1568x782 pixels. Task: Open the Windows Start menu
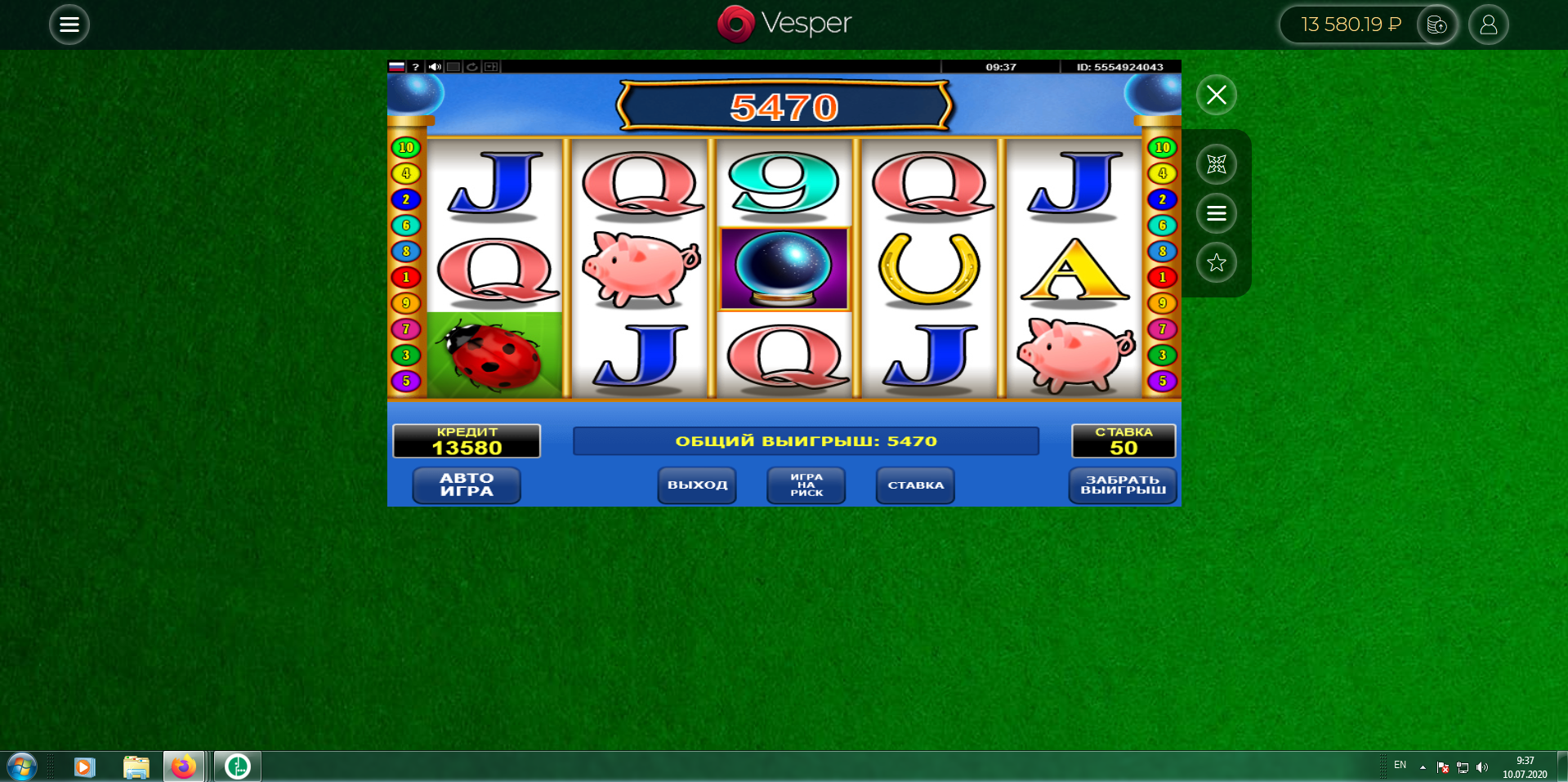(x=21, y=766)
